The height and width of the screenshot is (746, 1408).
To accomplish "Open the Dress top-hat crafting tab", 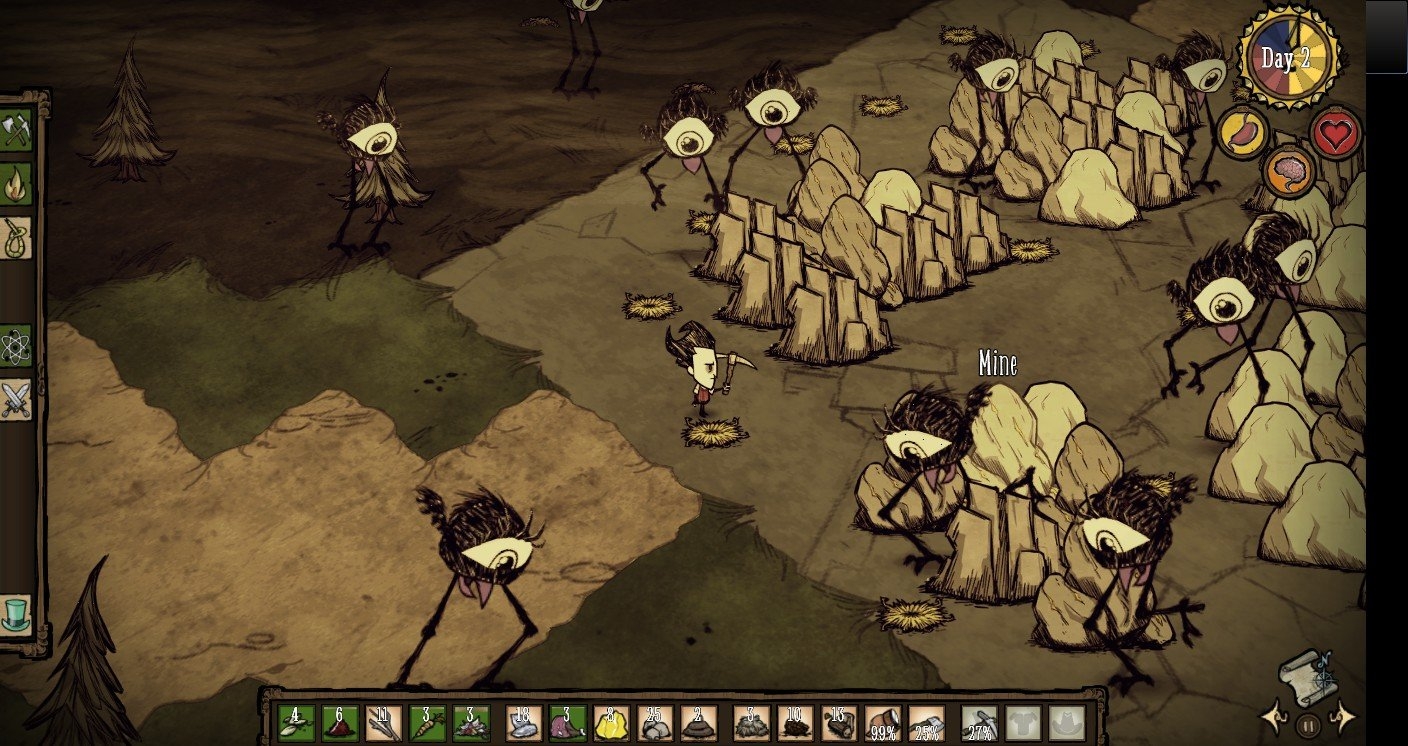I will point(16,614).
